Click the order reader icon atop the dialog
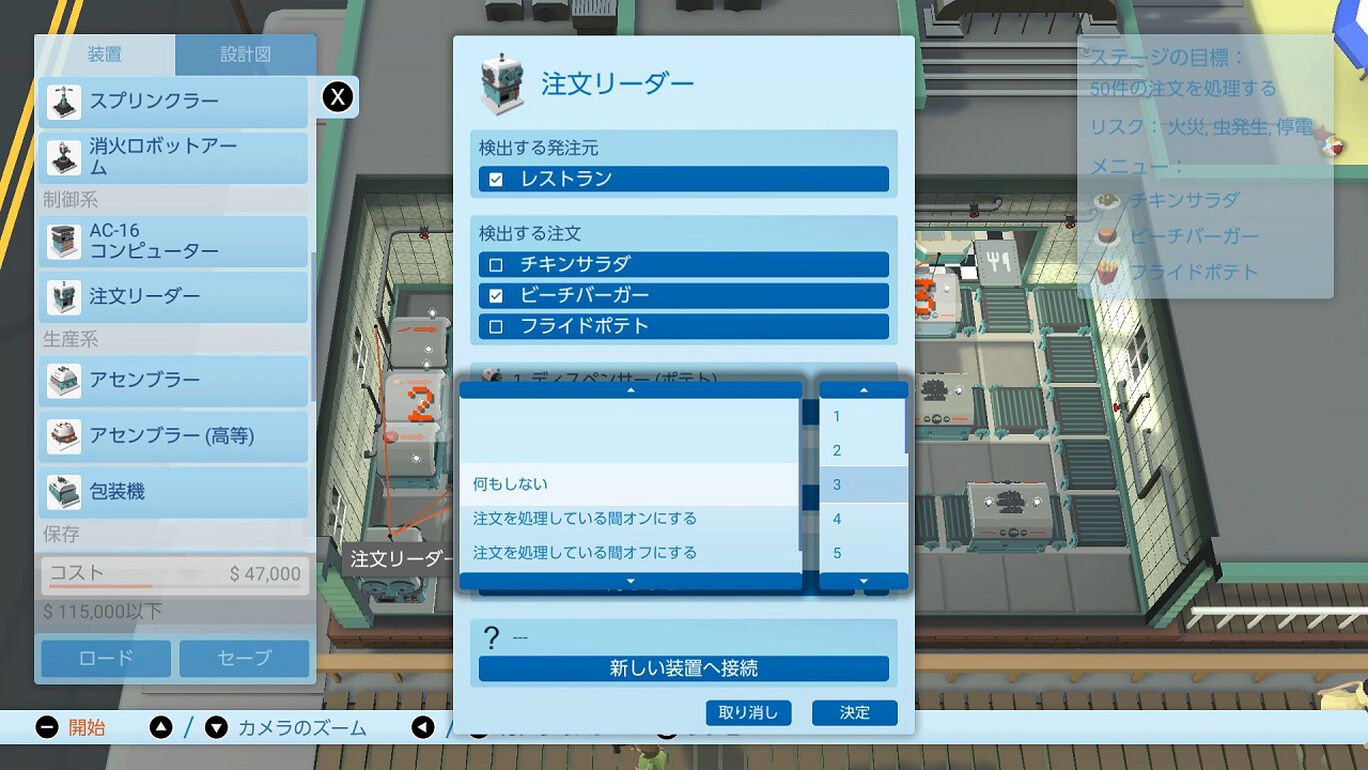Screen dimensions: 1368x770 pos(500,82)
